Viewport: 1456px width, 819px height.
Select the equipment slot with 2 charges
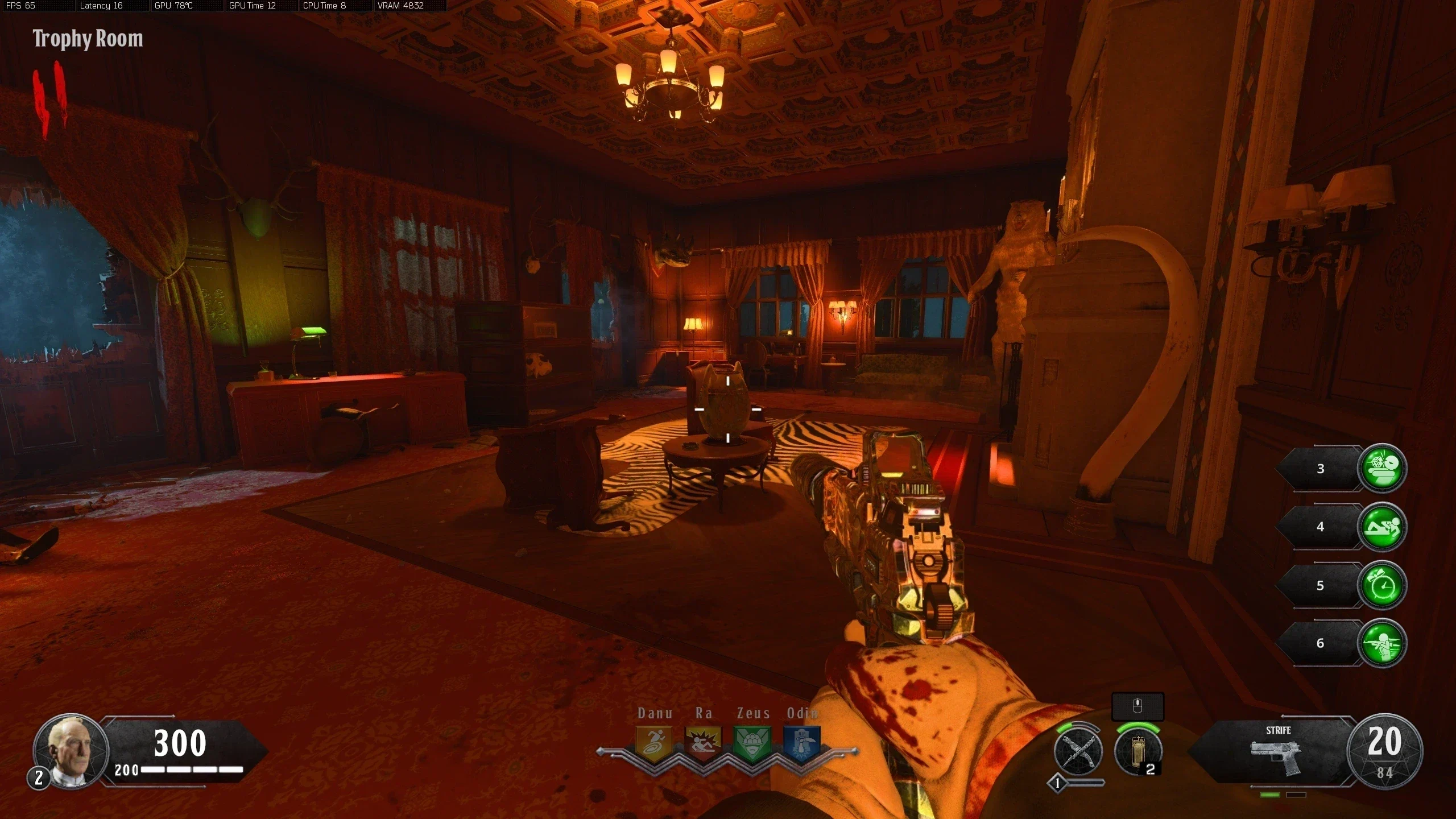(1137, 751)
